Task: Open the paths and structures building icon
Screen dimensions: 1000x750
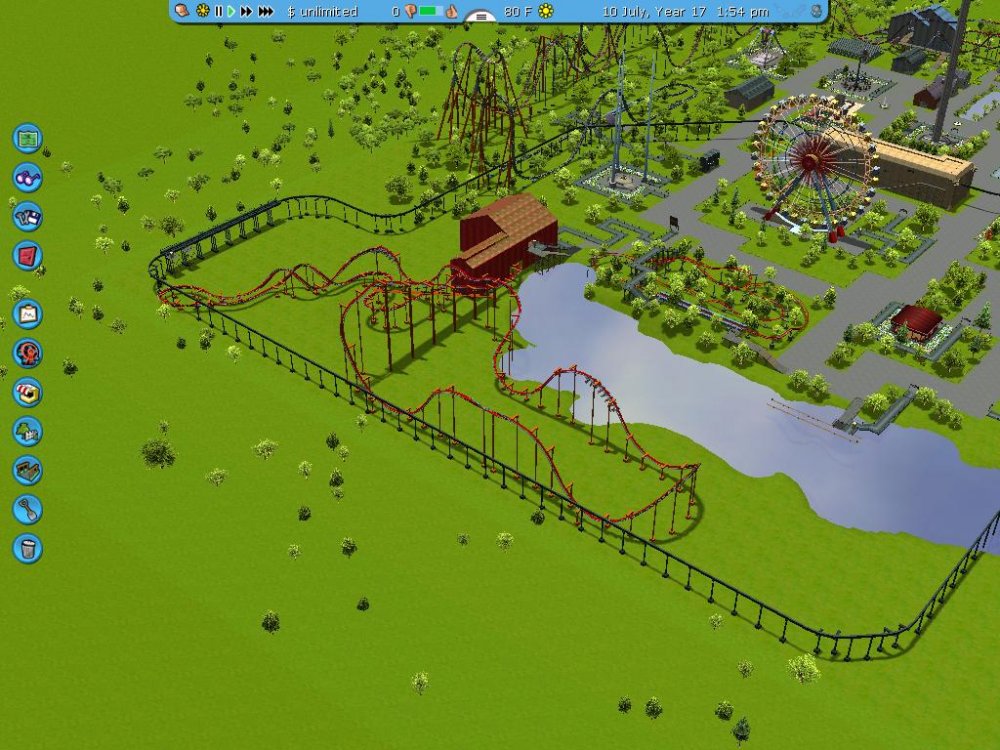Action: 27,470
